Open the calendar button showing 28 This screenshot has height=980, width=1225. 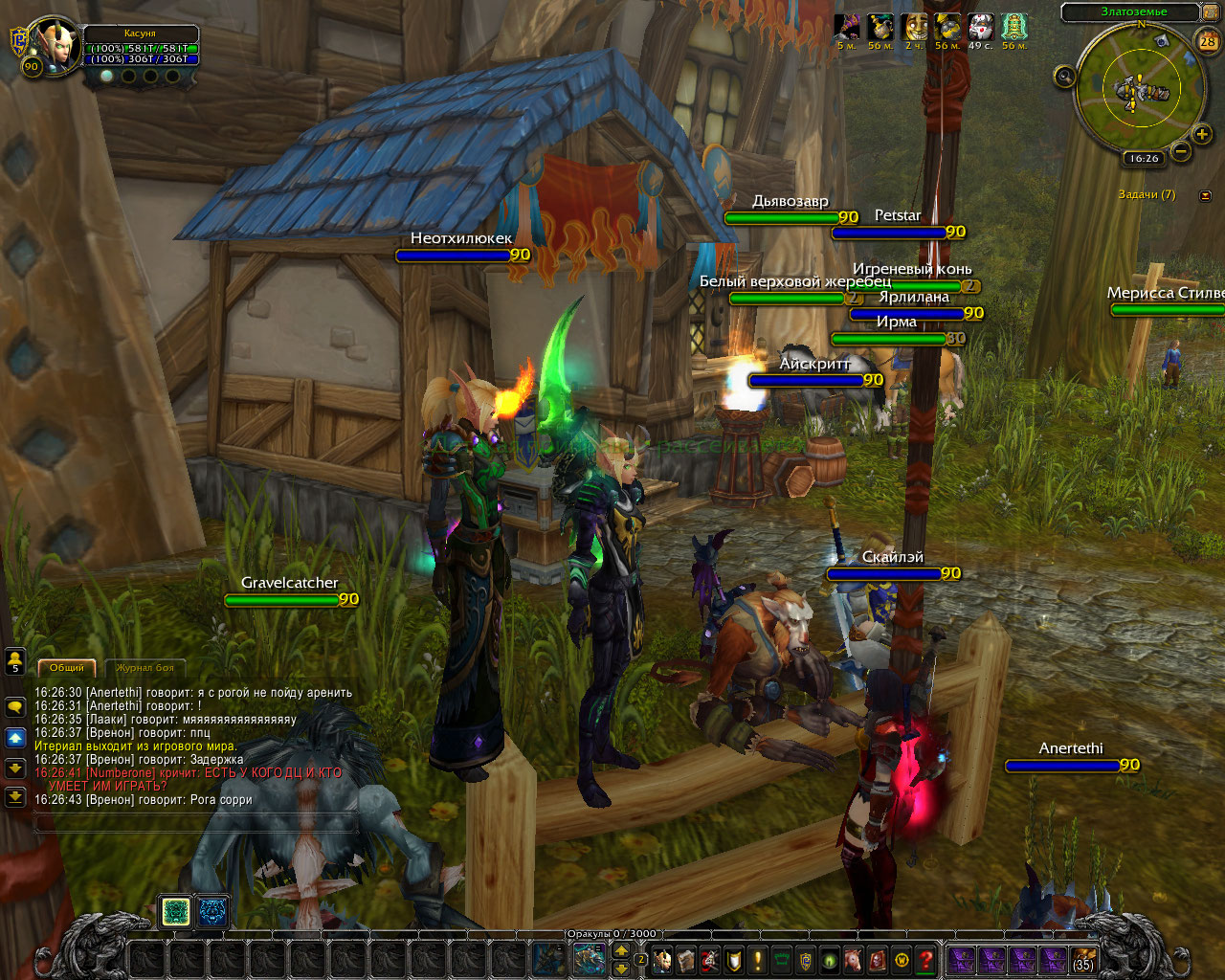coord(1208,41)
